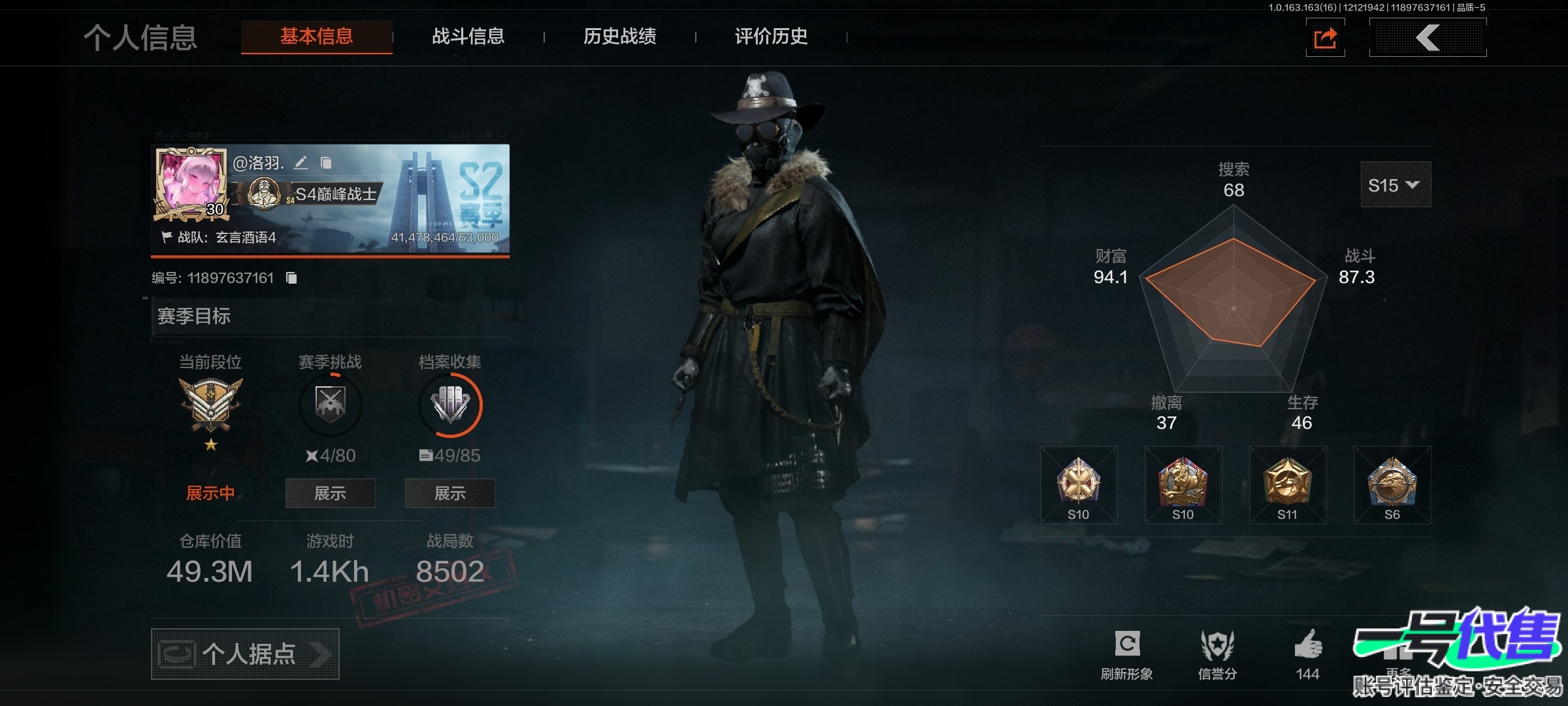Tap the orange share icon
Viewport: 1568px width, 706px height.
(x=1325, y=38)
